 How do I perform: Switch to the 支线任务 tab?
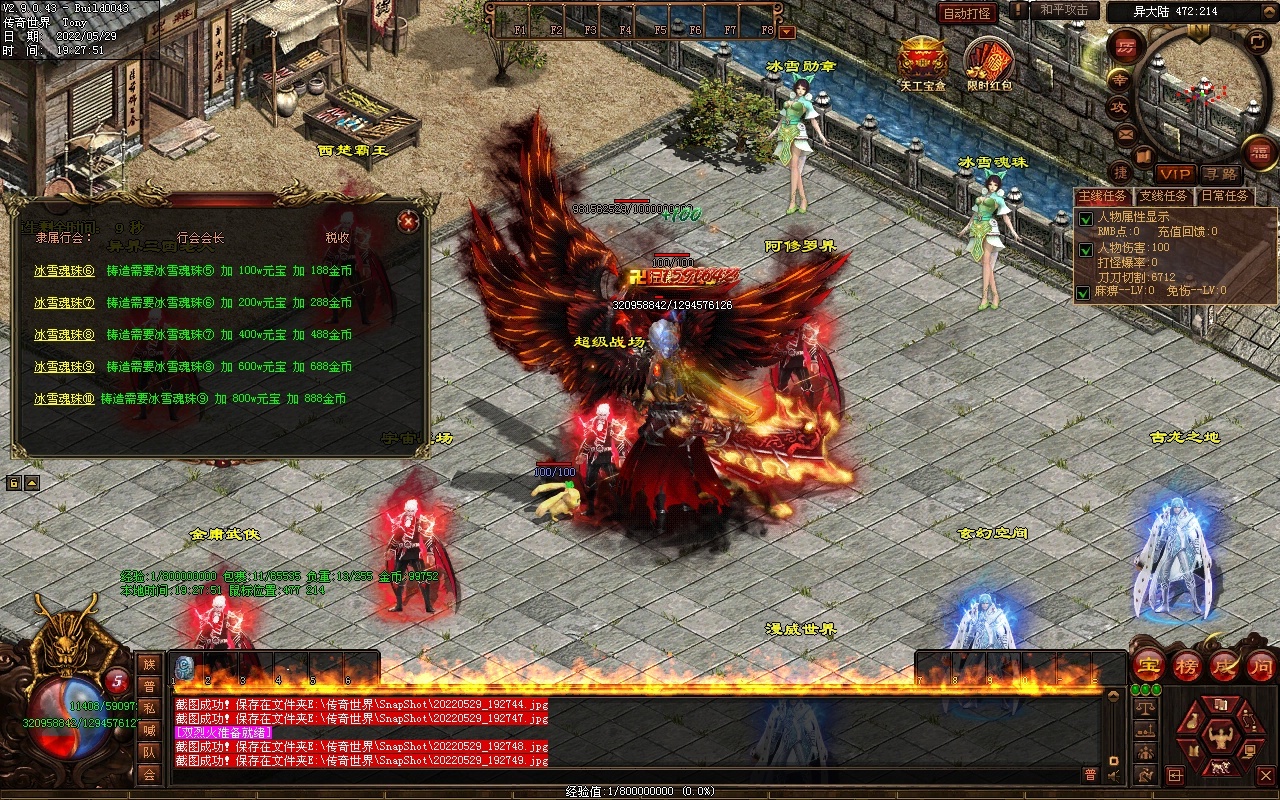[1164, 196]
